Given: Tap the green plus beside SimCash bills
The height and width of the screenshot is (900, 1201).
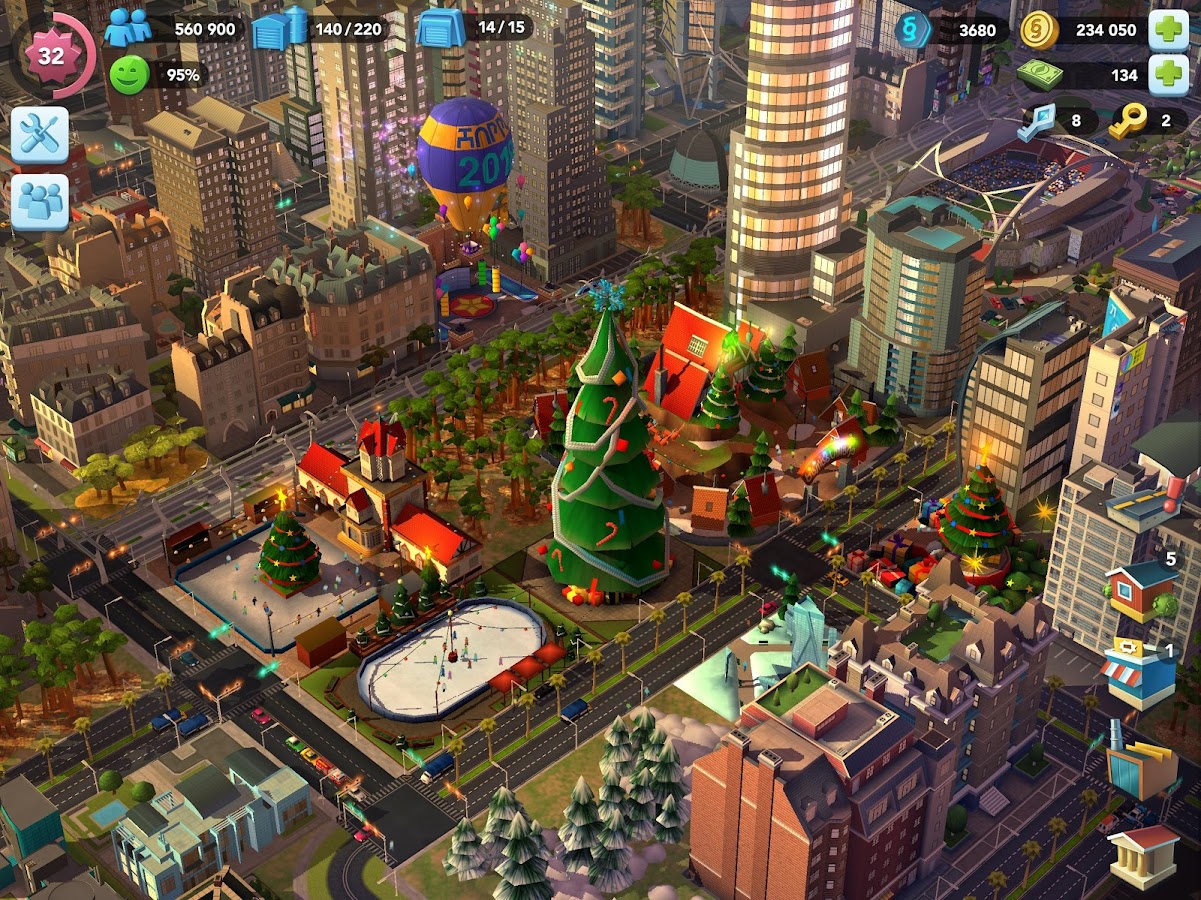Looking at the screenshot, I should 1168,75.
